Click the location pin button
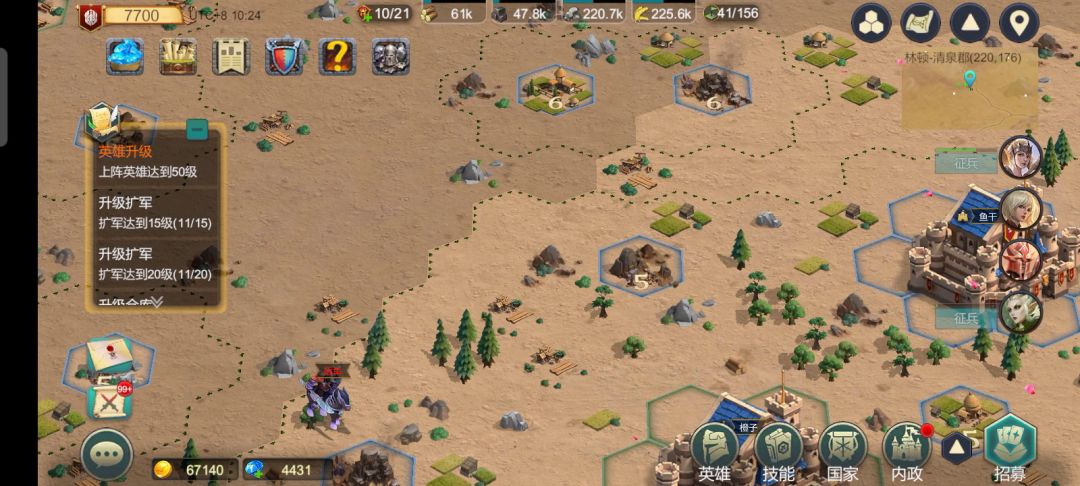 click(1018, 23)
